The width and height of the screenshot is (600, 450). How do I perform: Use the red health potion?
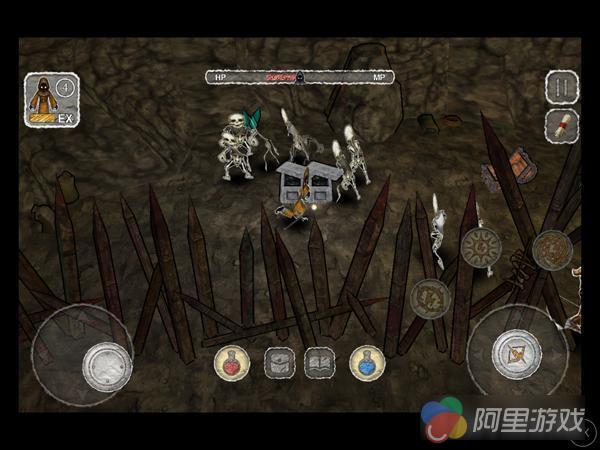tap(232, 362)
